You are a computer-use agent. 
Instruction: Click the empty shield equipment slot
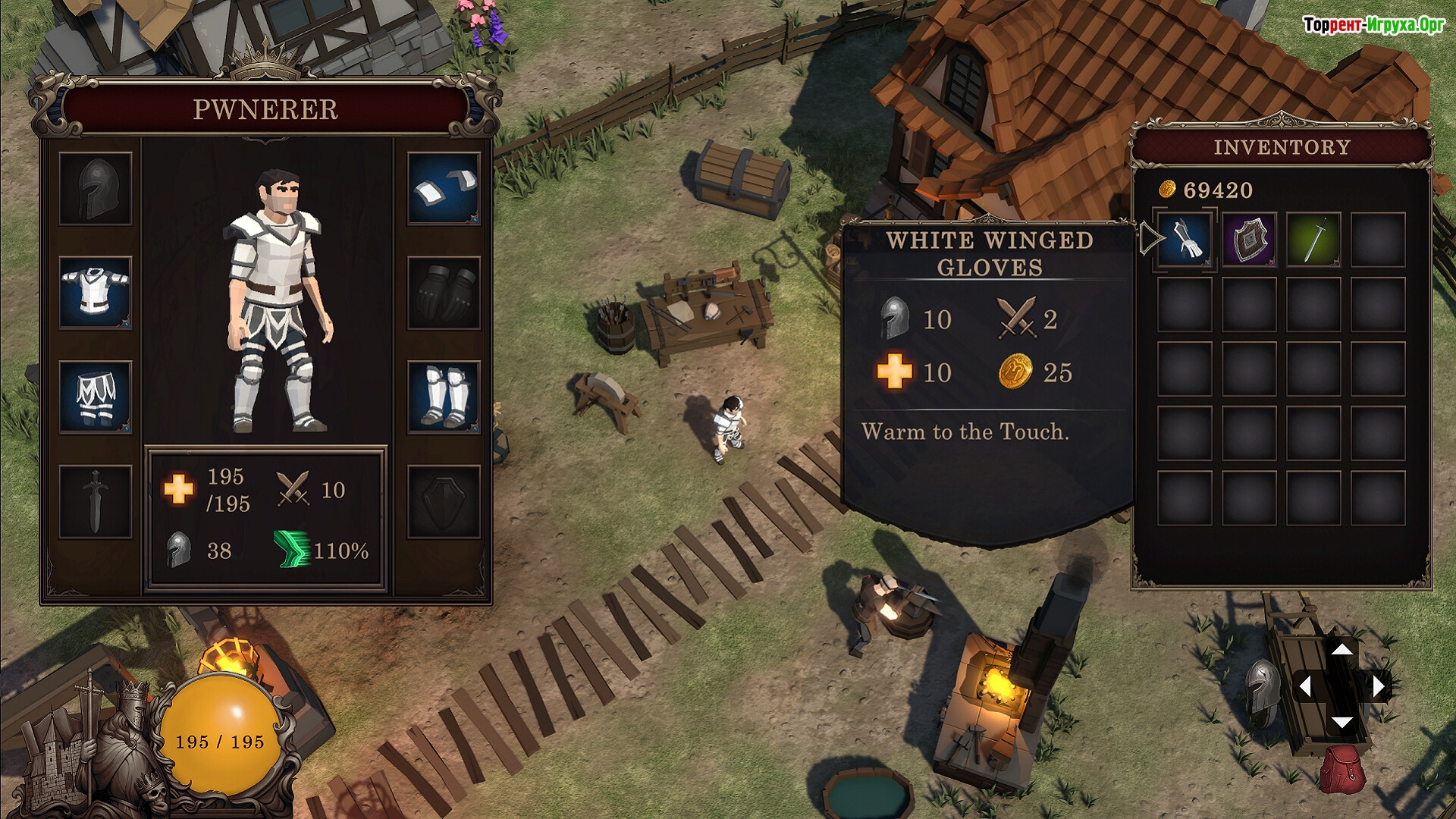444,501
